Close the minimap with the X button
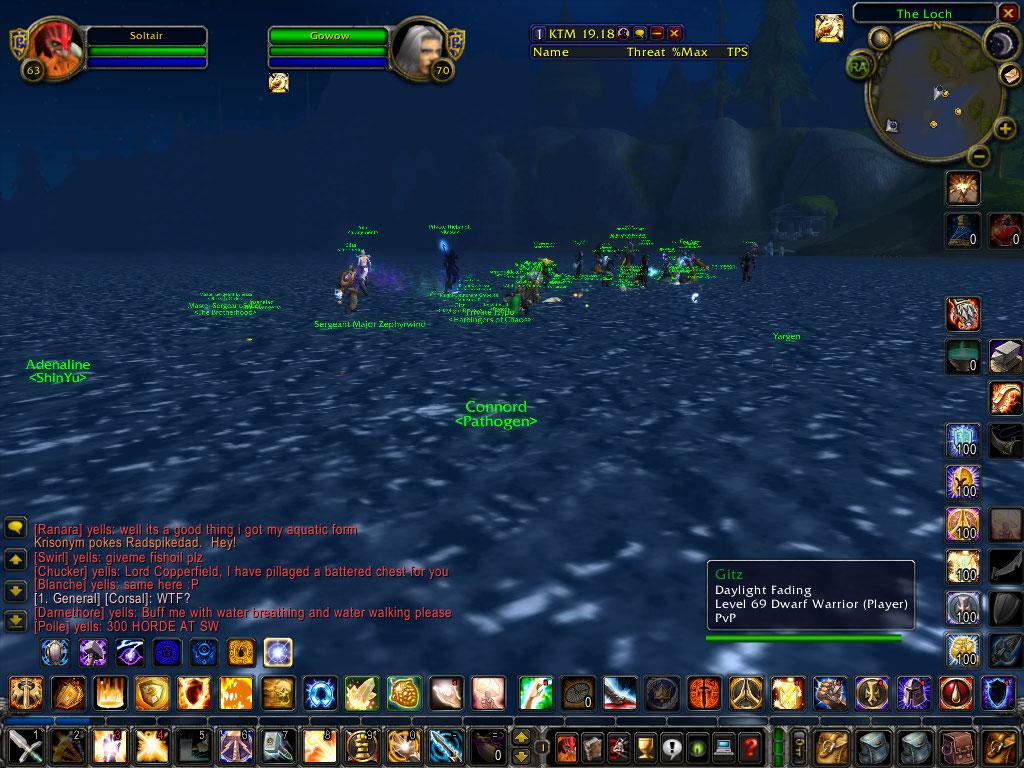The width and height of the screenshot is (1024, 768). pyautogui.click(x=1007, y=13)
